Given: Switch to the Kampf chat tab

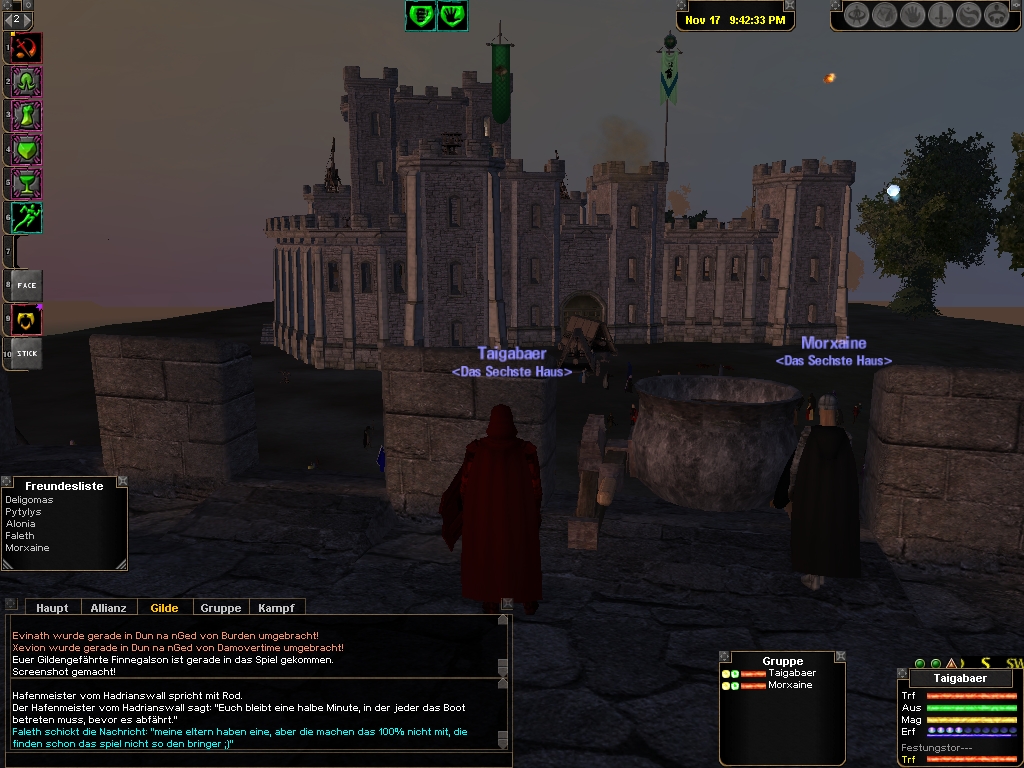Looking at the screenshot, I should [276, 607].
